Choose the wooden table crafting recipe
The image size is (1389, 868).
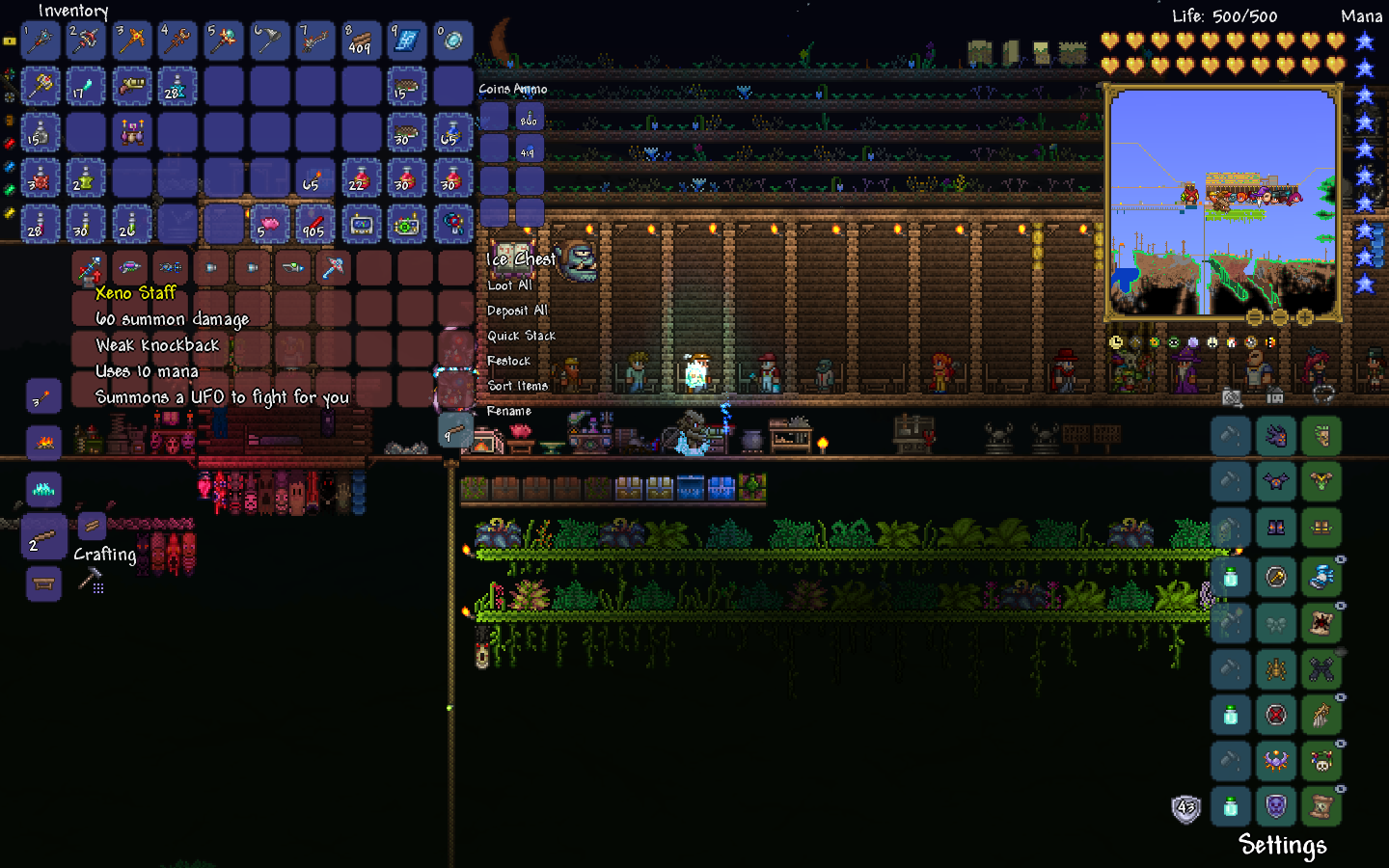coord(43,583)
